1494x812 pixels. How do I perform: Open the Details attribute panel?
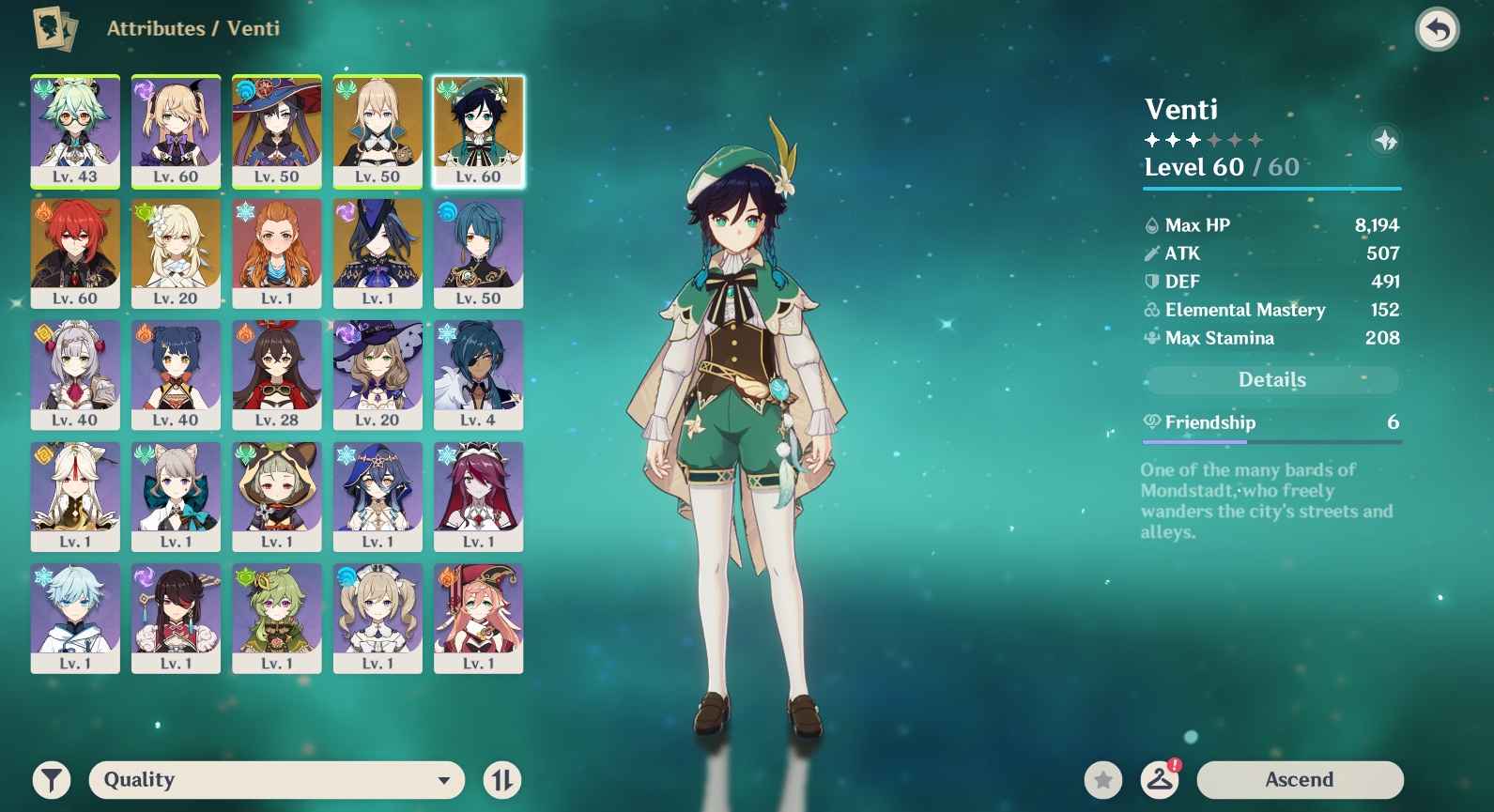pyautogui.click(x=1271, y=379)
